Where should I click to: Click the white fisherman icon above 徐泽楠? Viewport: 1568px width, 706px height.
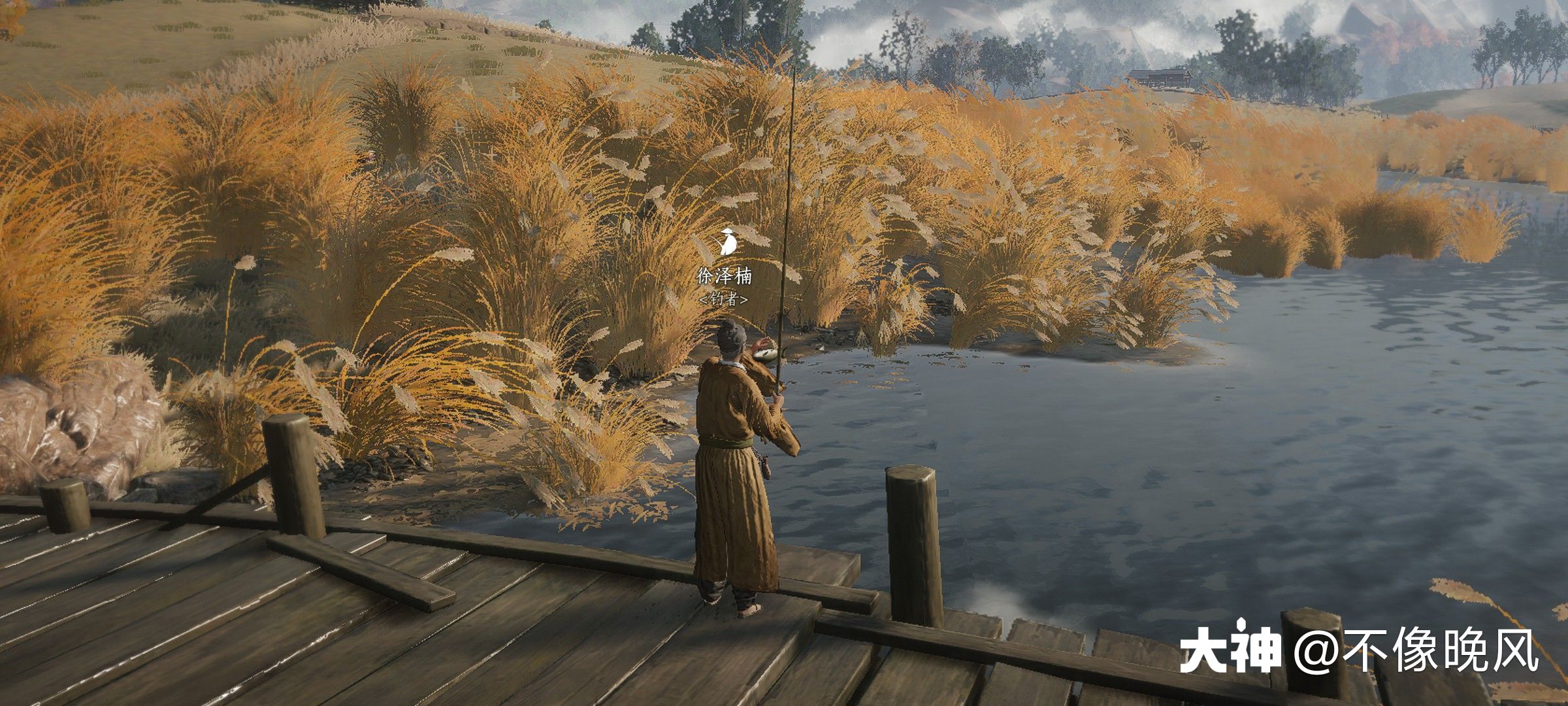[726, 241]
